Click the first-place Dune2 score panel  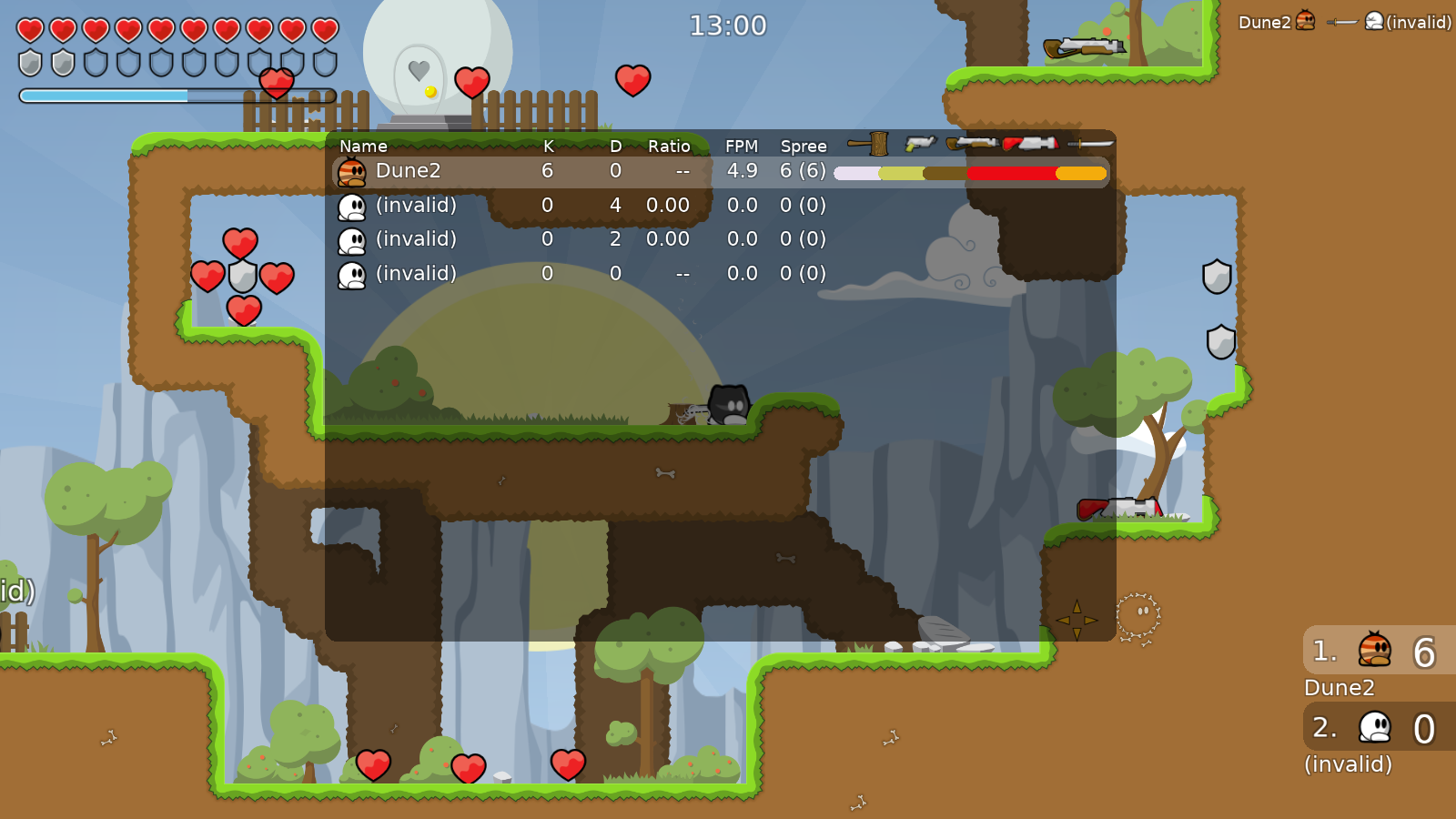(x=1380, y=651)
